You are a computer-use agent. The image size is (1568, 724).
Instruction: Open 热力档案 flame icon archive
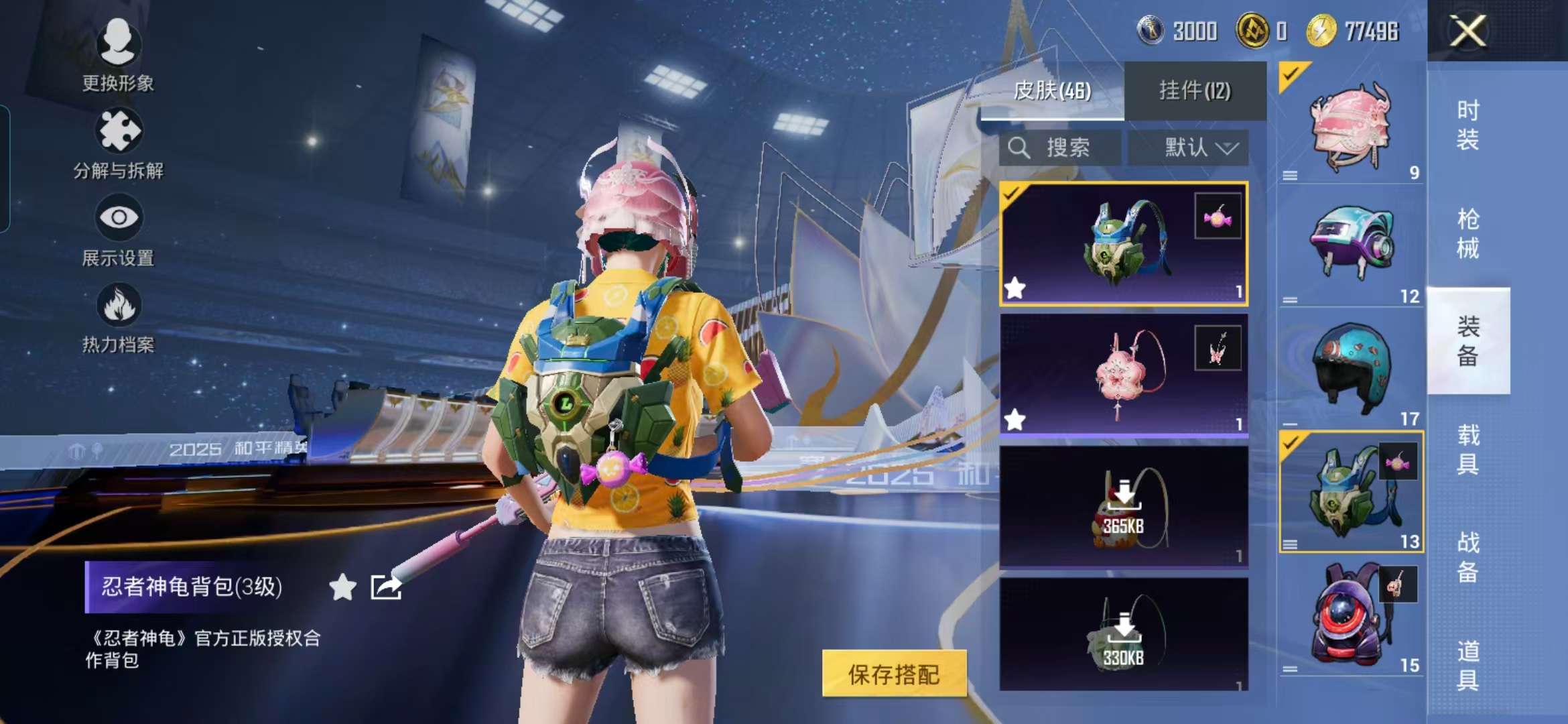119,316
